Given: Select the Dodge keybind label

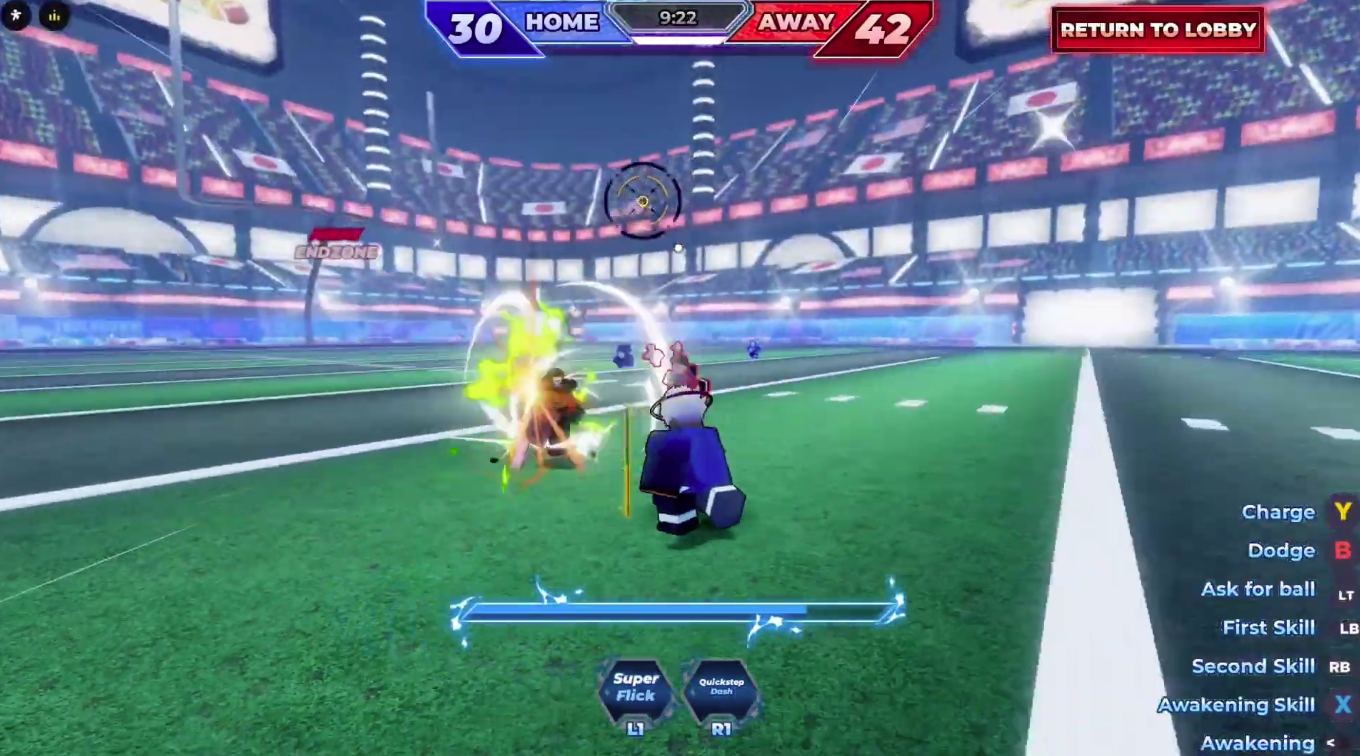Looking at the screenshot, I should (1281, 550).
